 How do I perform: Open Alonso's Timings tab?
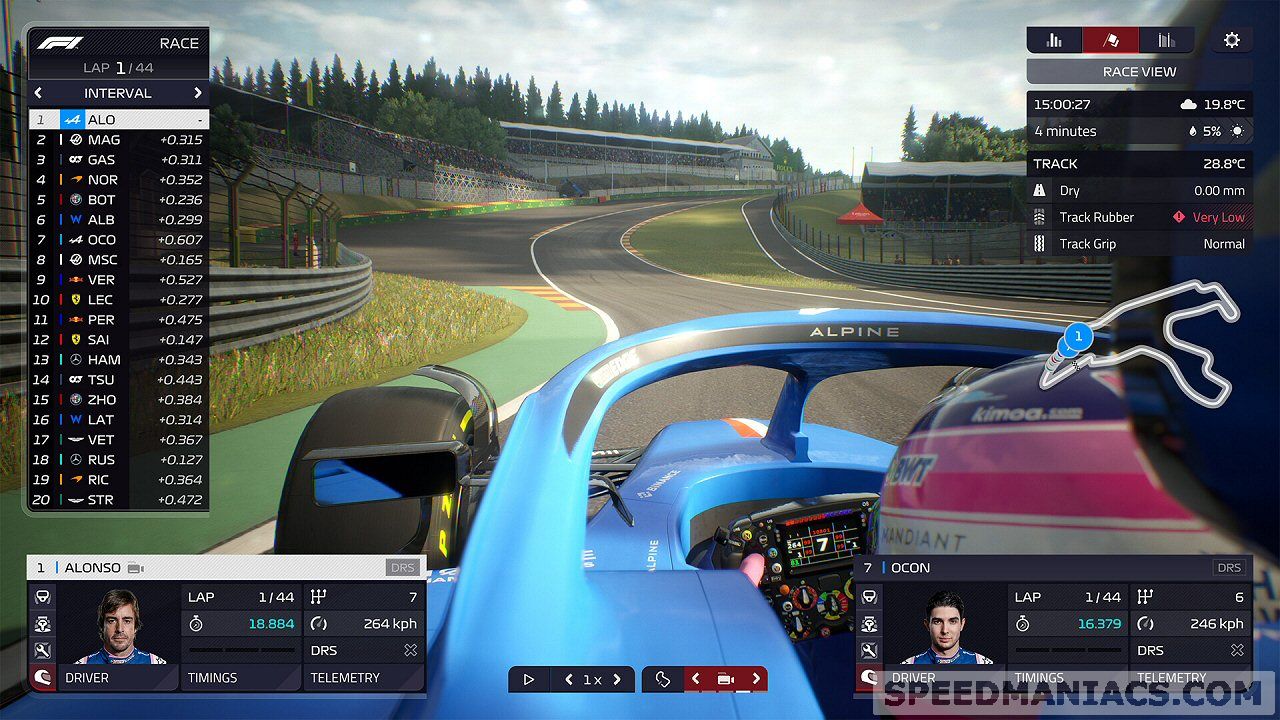click(x=241, y=678)
